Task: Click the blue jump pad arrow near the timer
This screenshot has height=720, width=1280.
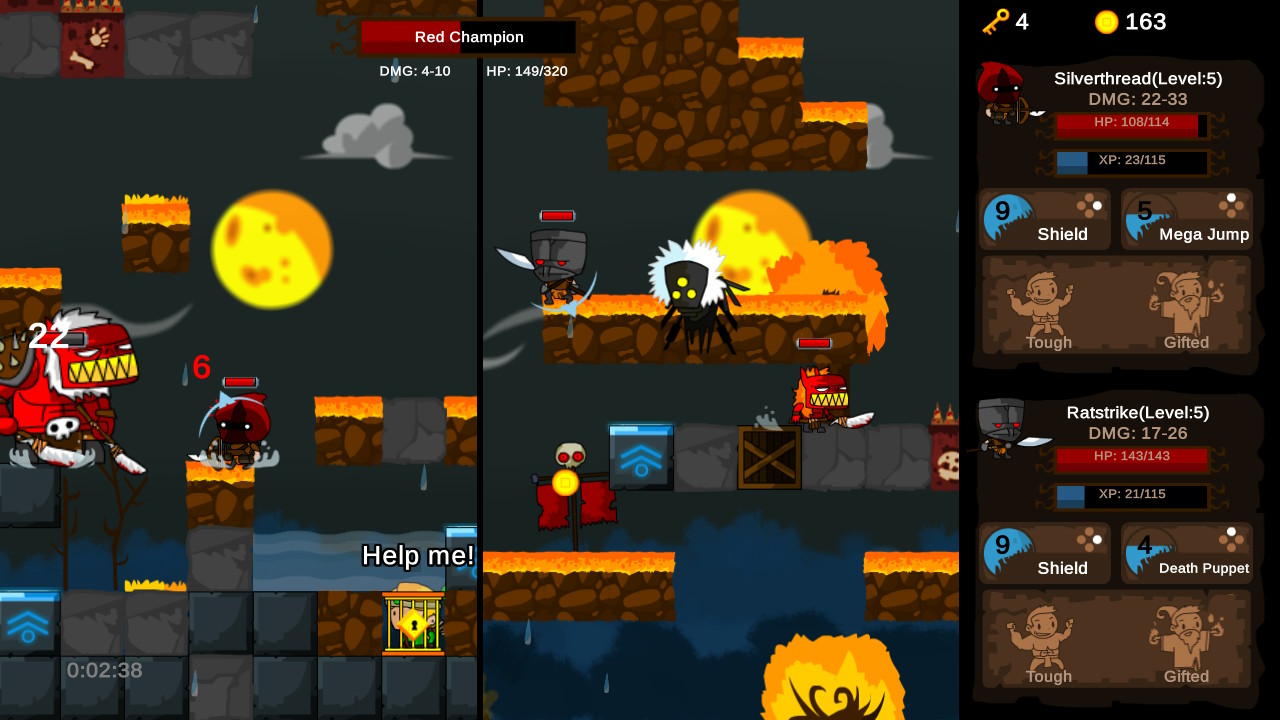Action: pyautogui.click(x=30, y=627)
